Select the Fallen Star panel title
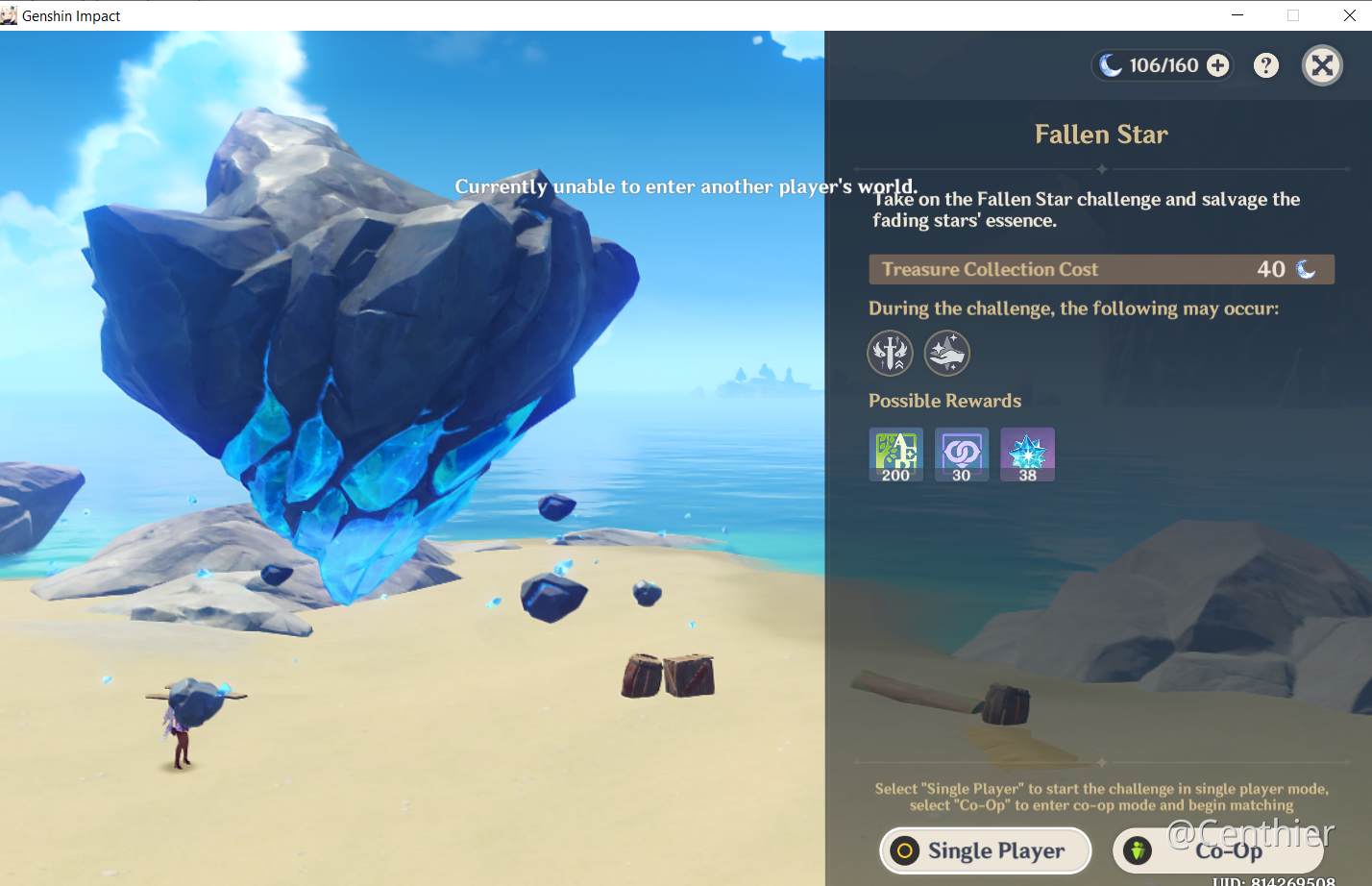This screenshot has height=886, width=1372. 1101,135
